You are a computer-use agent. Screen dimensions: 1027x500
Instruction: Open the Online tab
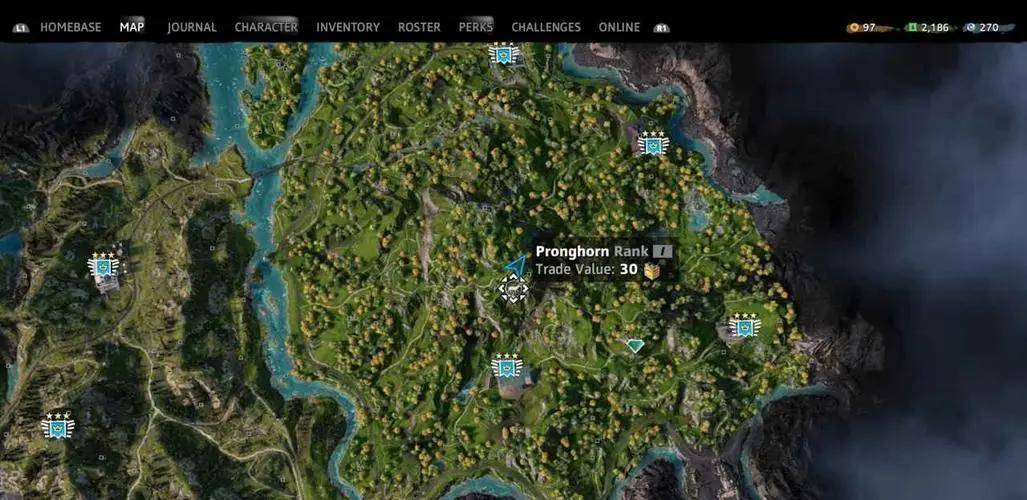point(619,27)
